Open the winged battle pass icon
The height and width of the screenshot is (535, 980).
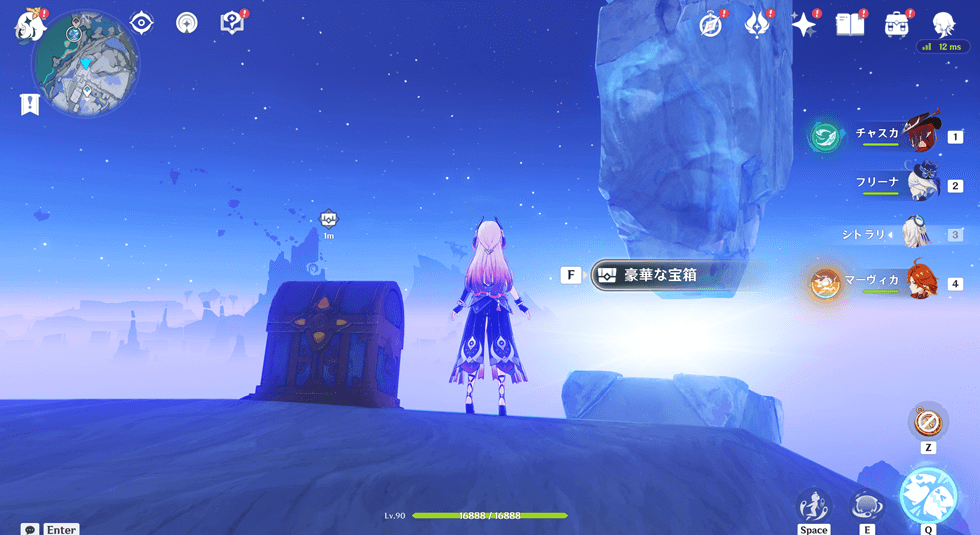[x=757, y=25]
